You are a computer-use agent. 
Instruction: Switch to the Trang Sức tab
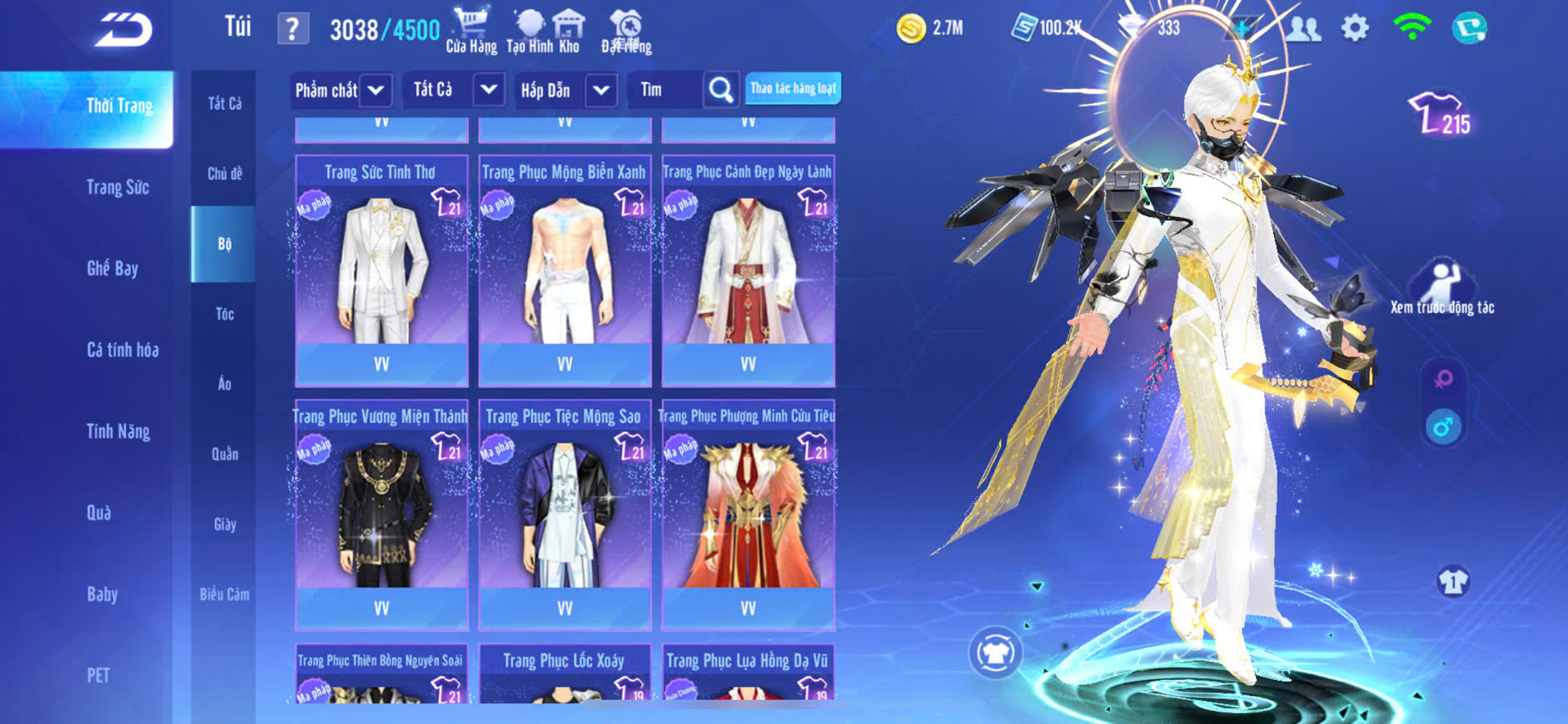click(x=117, y=187)
